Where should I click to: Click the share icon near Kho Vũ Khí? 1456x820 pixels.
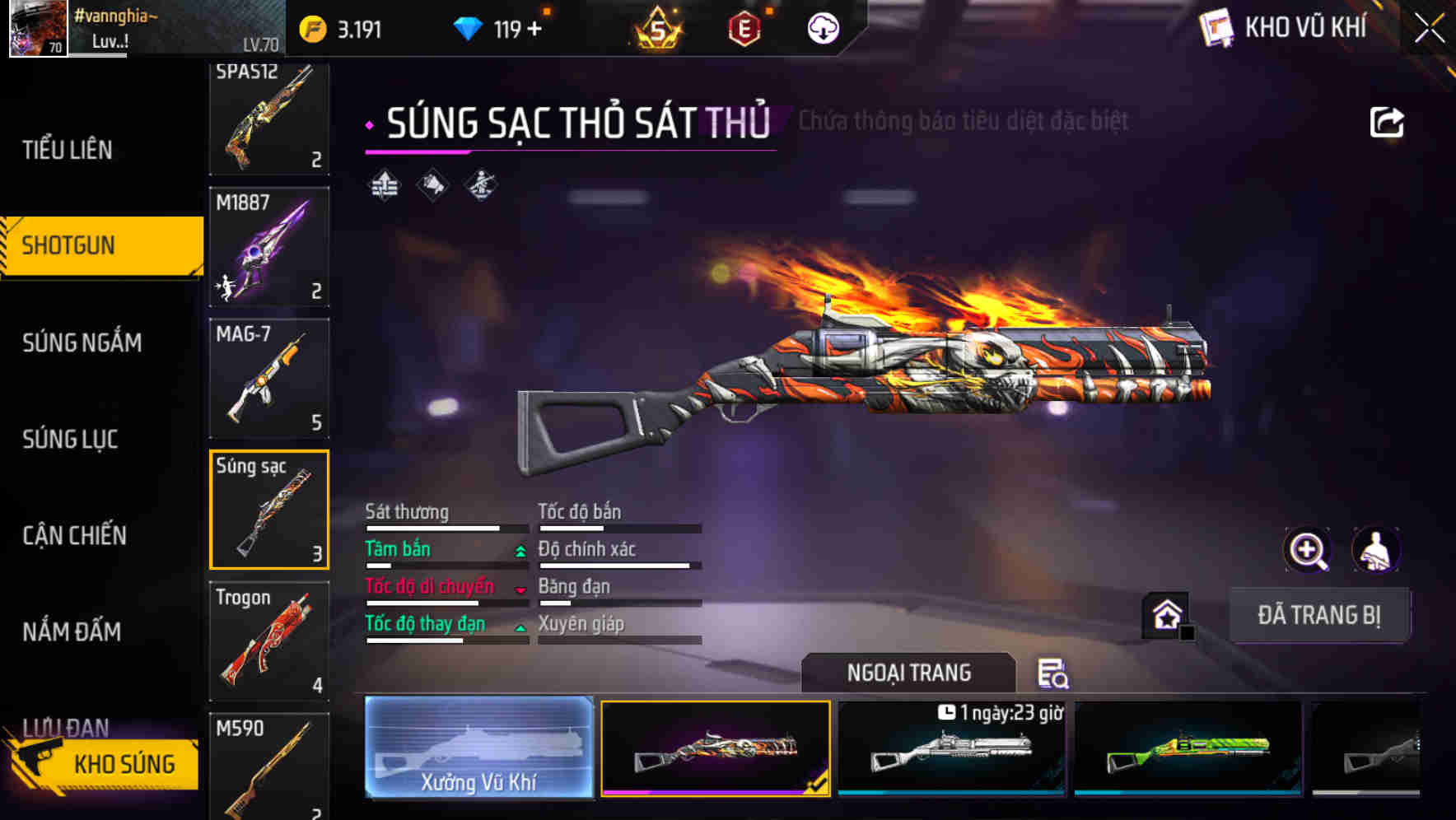click(x=1388, y=121)
